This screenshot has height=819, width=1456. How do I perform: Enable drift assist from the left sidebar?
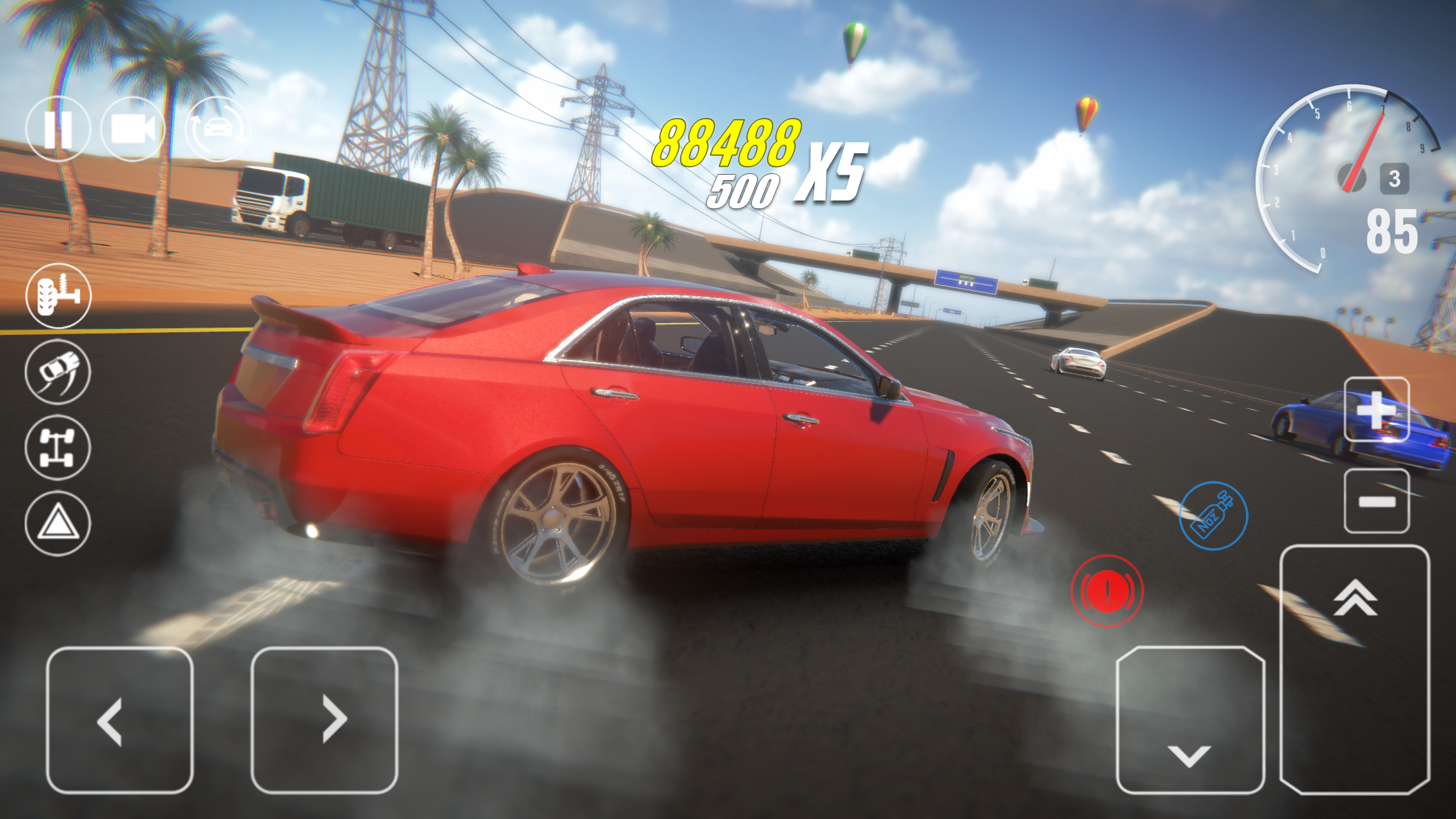click(58, 373)
